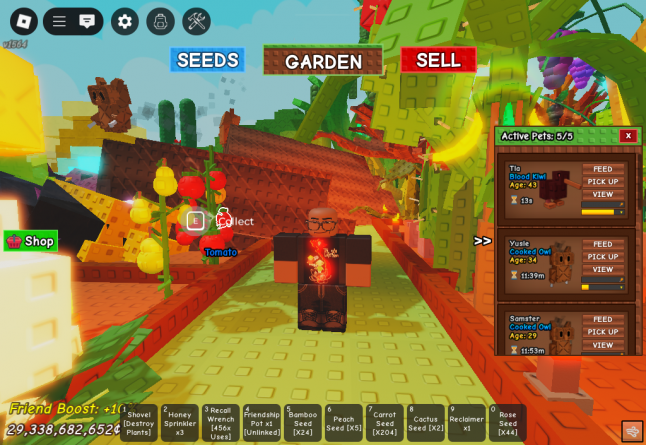Image resolution: width=646 pixels, height=445 pixels.
Task: Collapse the pets panel with the arrows
Action: coord(483,241)
